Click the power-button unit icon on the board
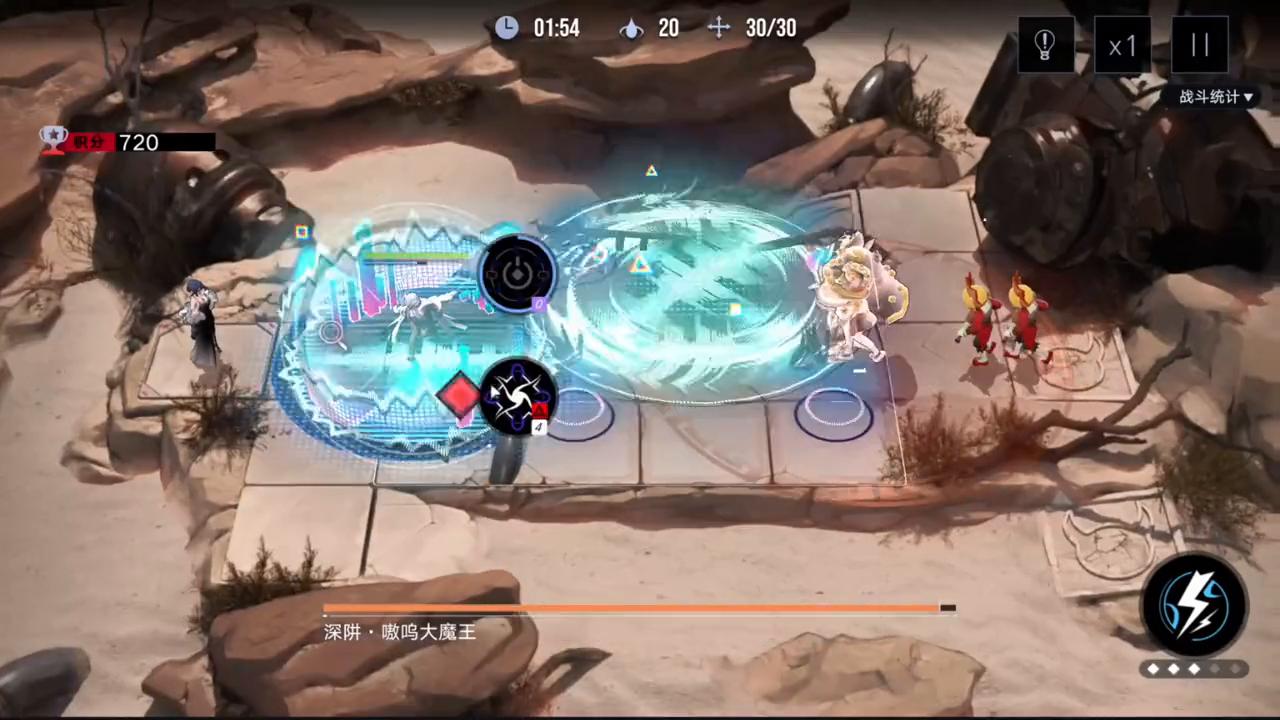The image size is (1280, 720). (x=517, y=273)
